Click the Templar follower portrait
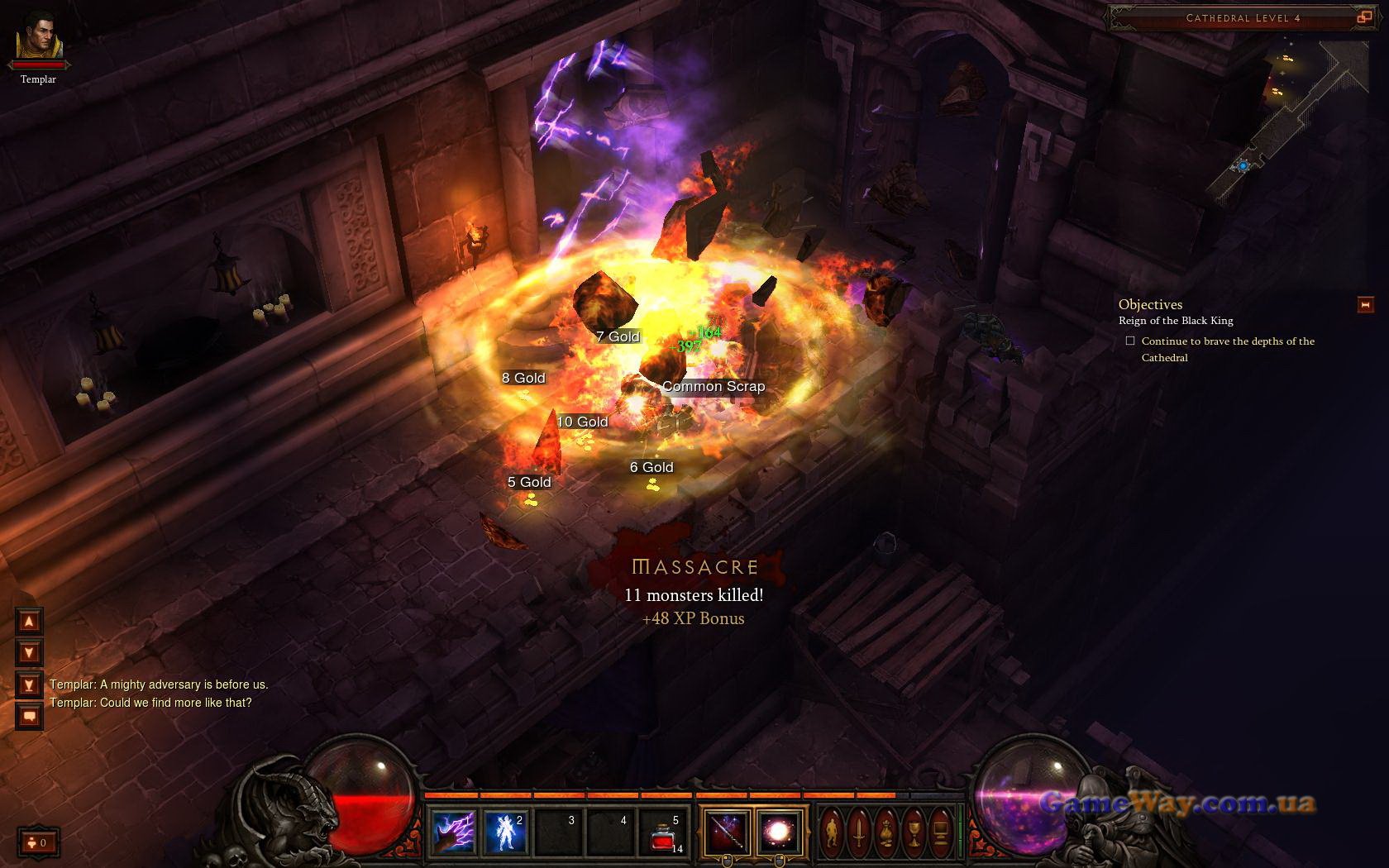1389x868 pixels. [38, 36]
